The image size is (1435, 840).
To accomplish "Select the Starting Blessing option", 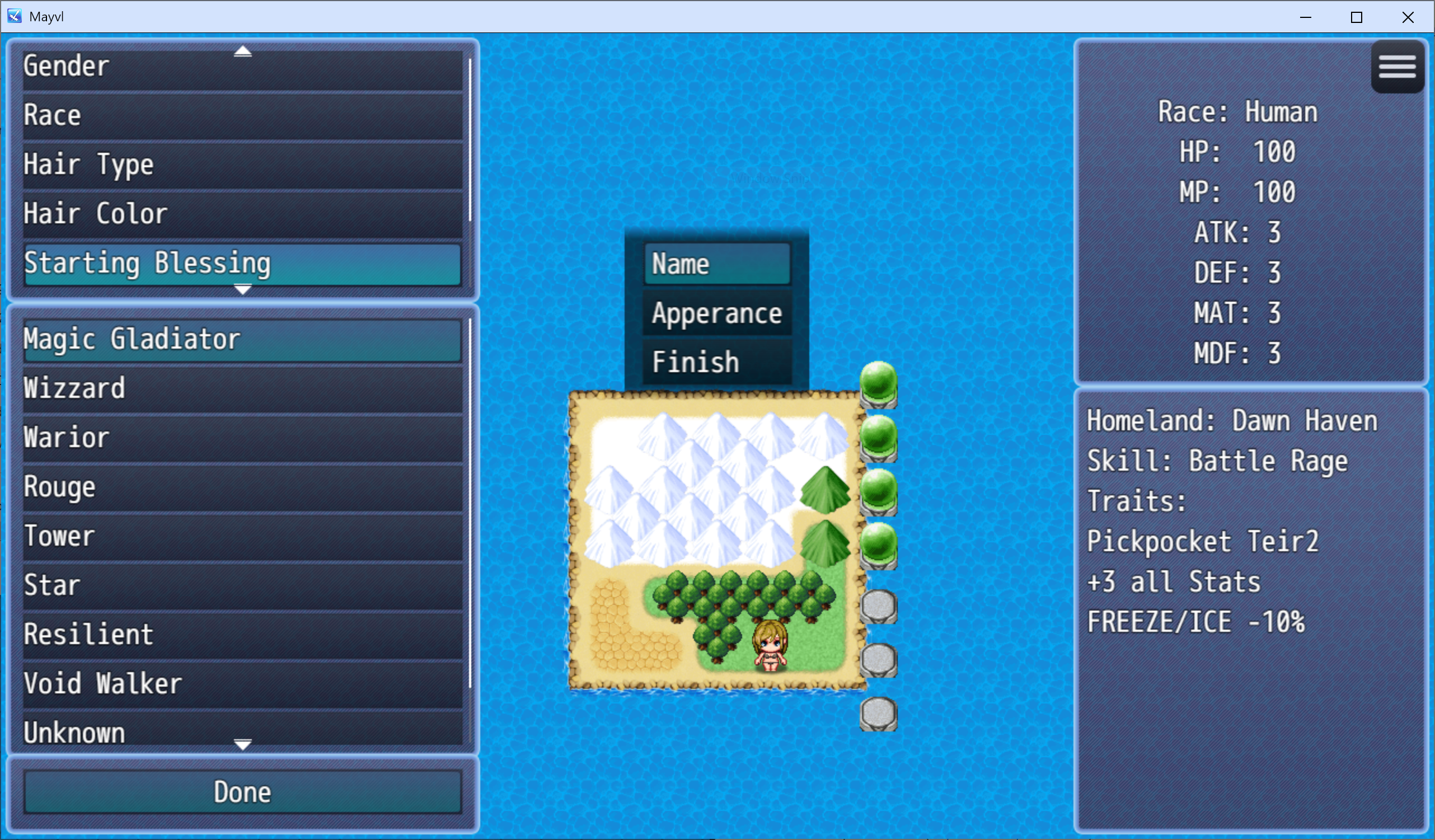I will click(242, 264).
